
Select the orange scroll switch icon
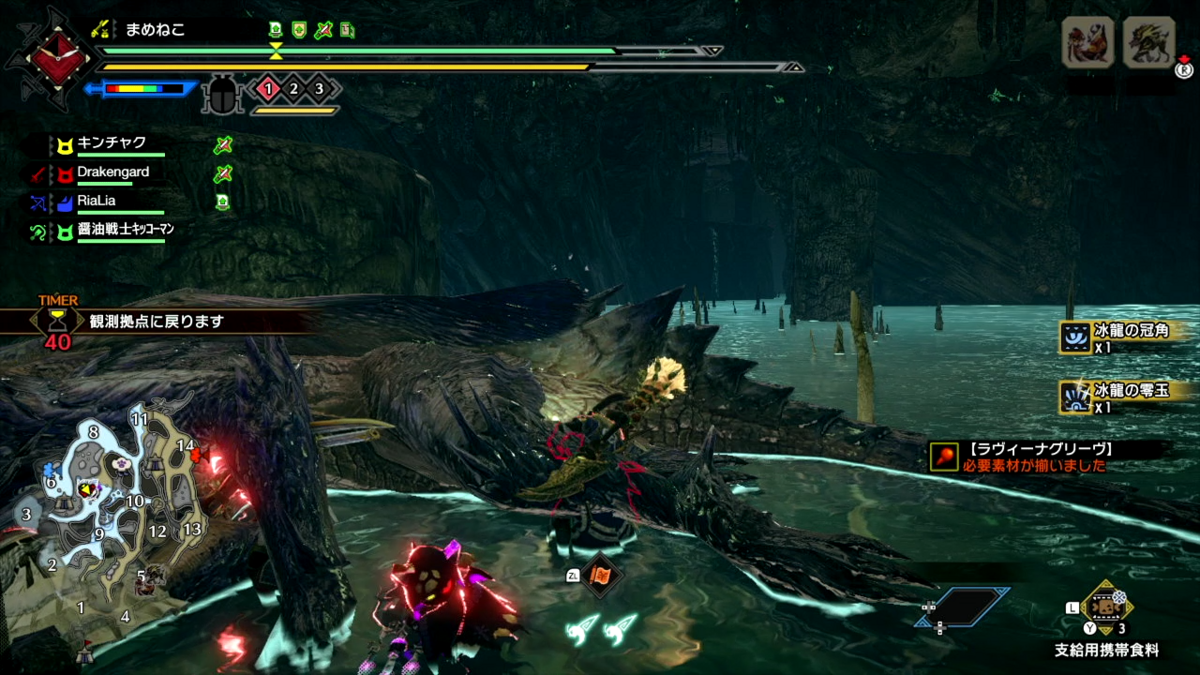click(602, 576)
